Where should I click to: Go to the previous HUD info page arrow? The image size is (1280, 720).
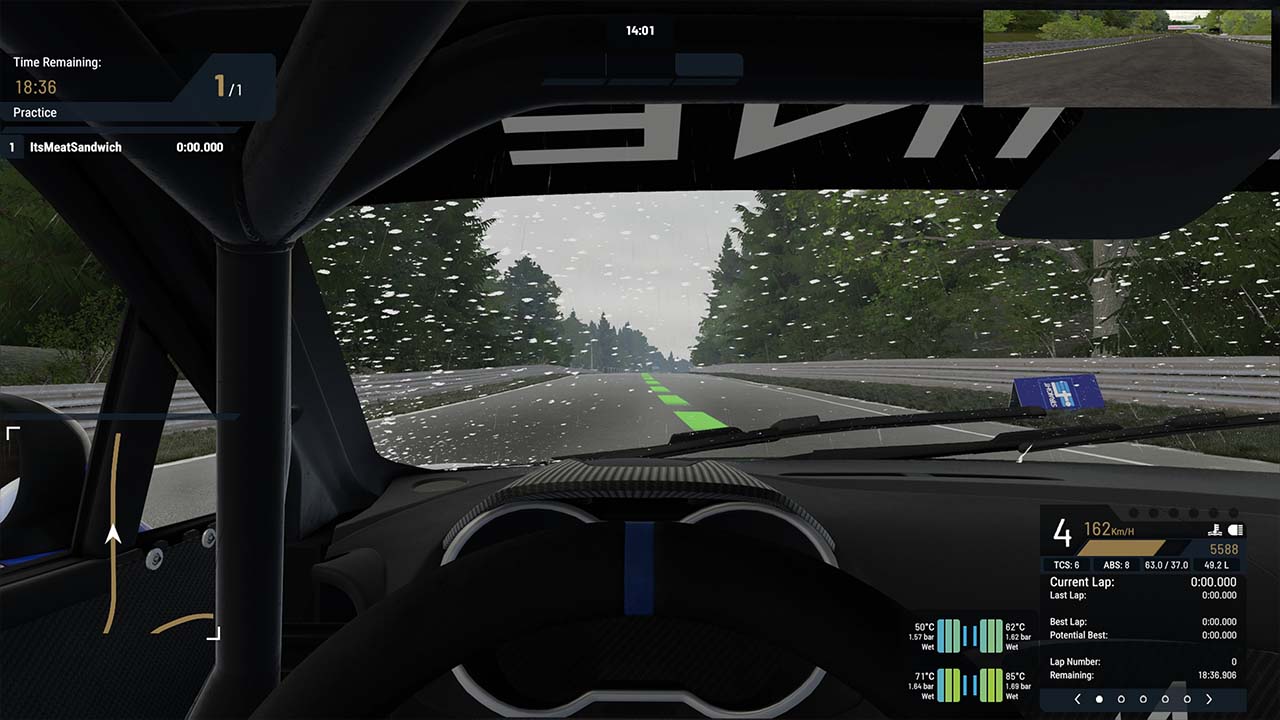point(1077,699)
